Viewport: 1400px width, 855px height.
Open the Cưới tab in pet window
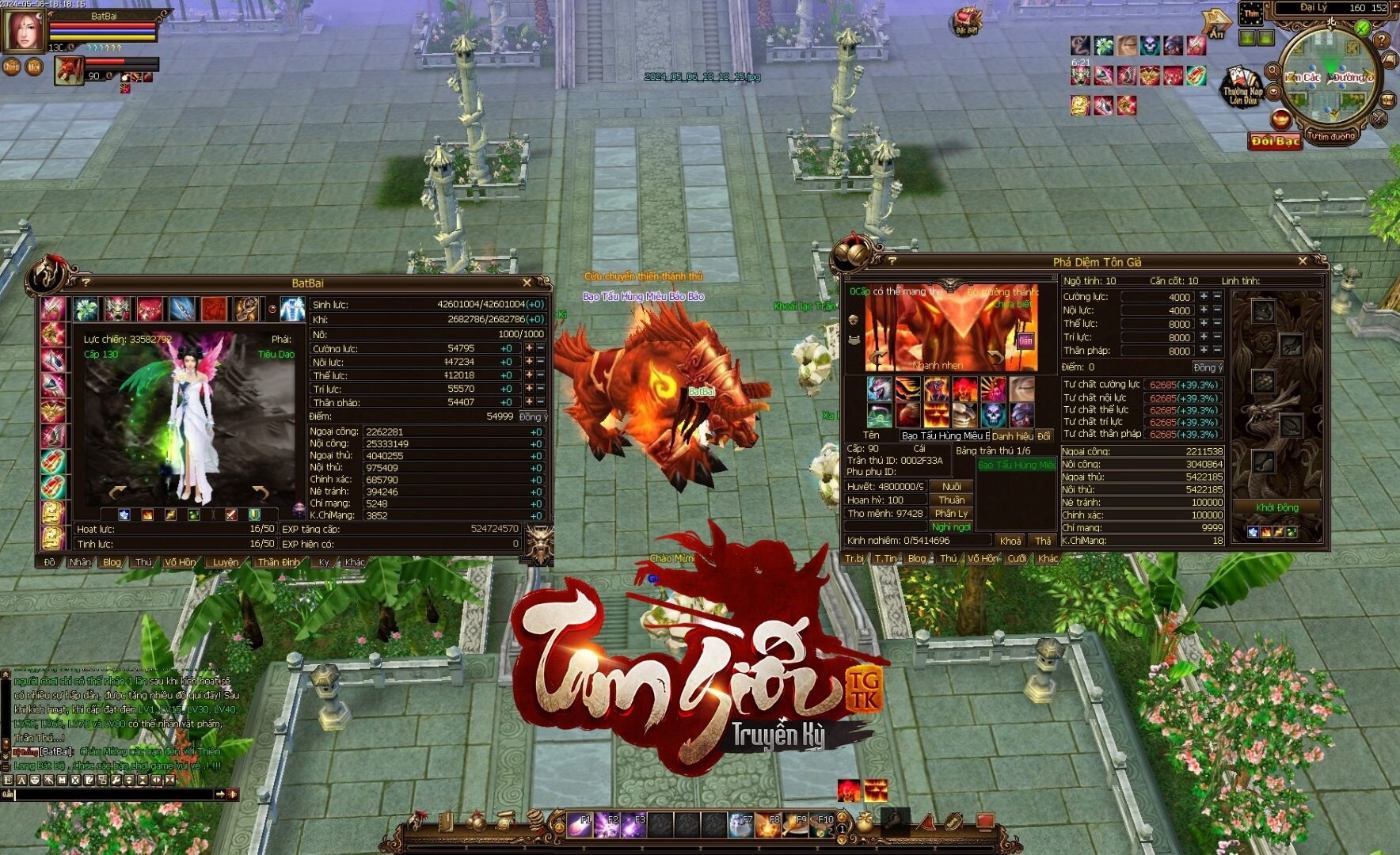pyautogui.click(x=1017, y=558)
